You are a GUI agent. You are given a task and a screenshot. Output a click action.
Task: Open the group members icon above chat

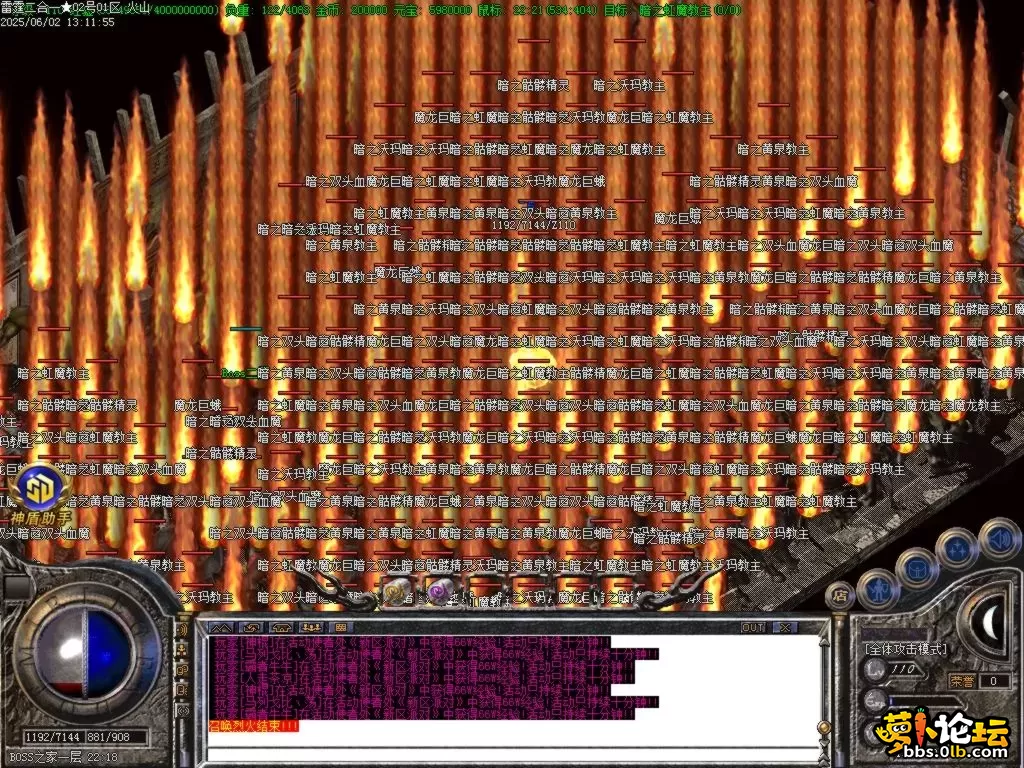(310, 628)
